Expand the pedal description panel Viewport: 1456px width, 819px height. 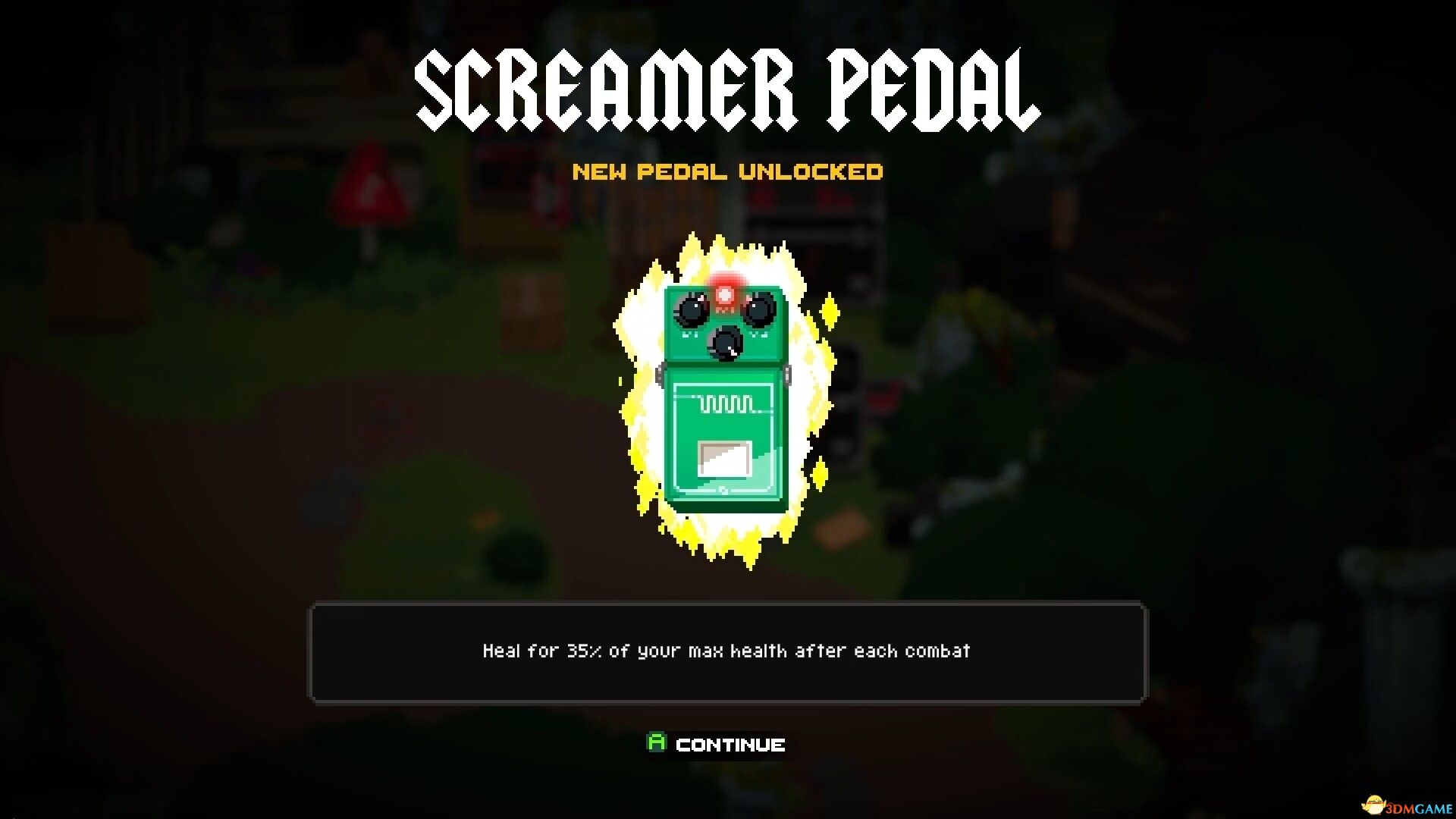tap(726, 654)
